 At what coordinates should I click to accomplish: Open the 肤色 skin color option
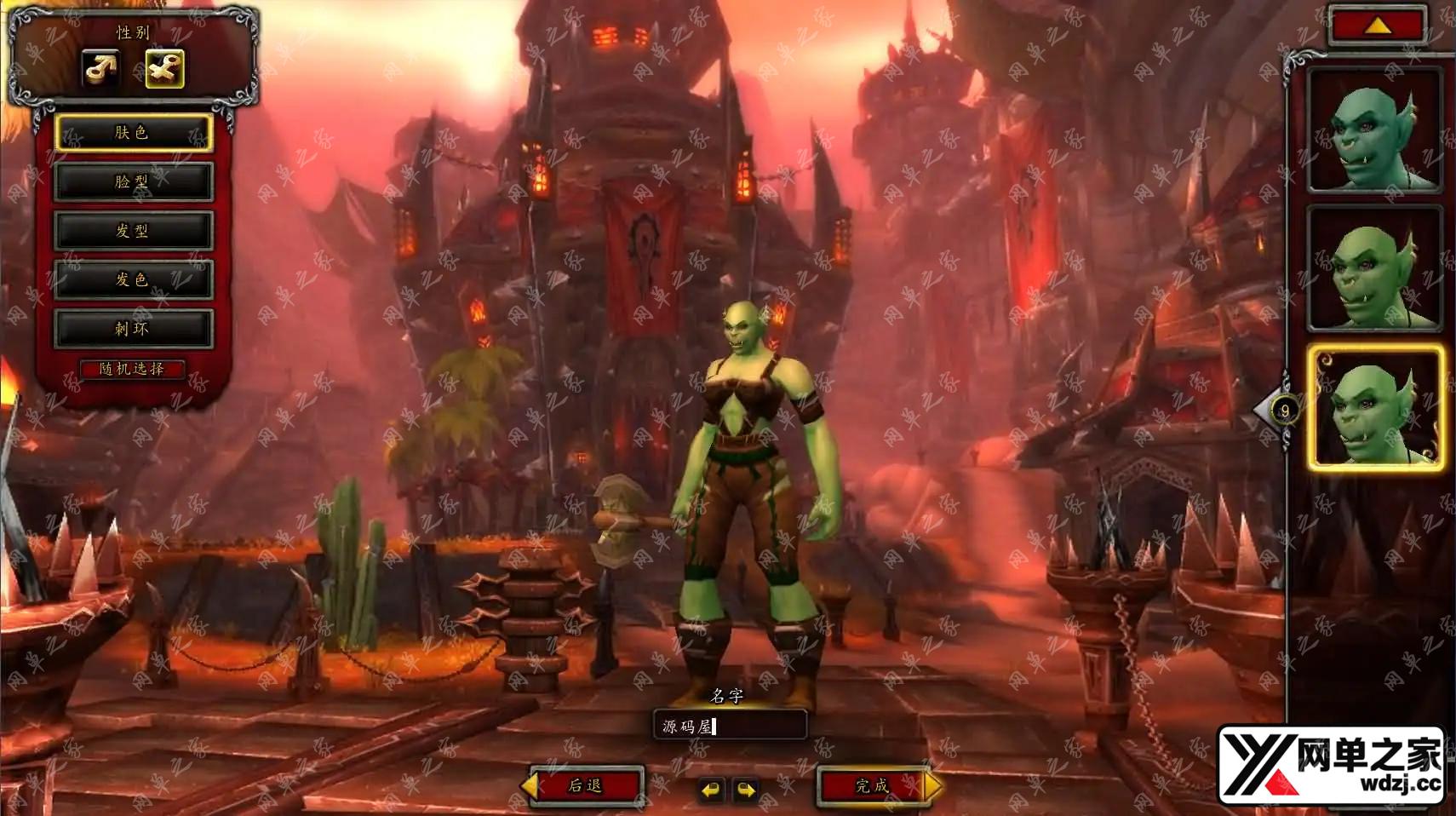133,133
